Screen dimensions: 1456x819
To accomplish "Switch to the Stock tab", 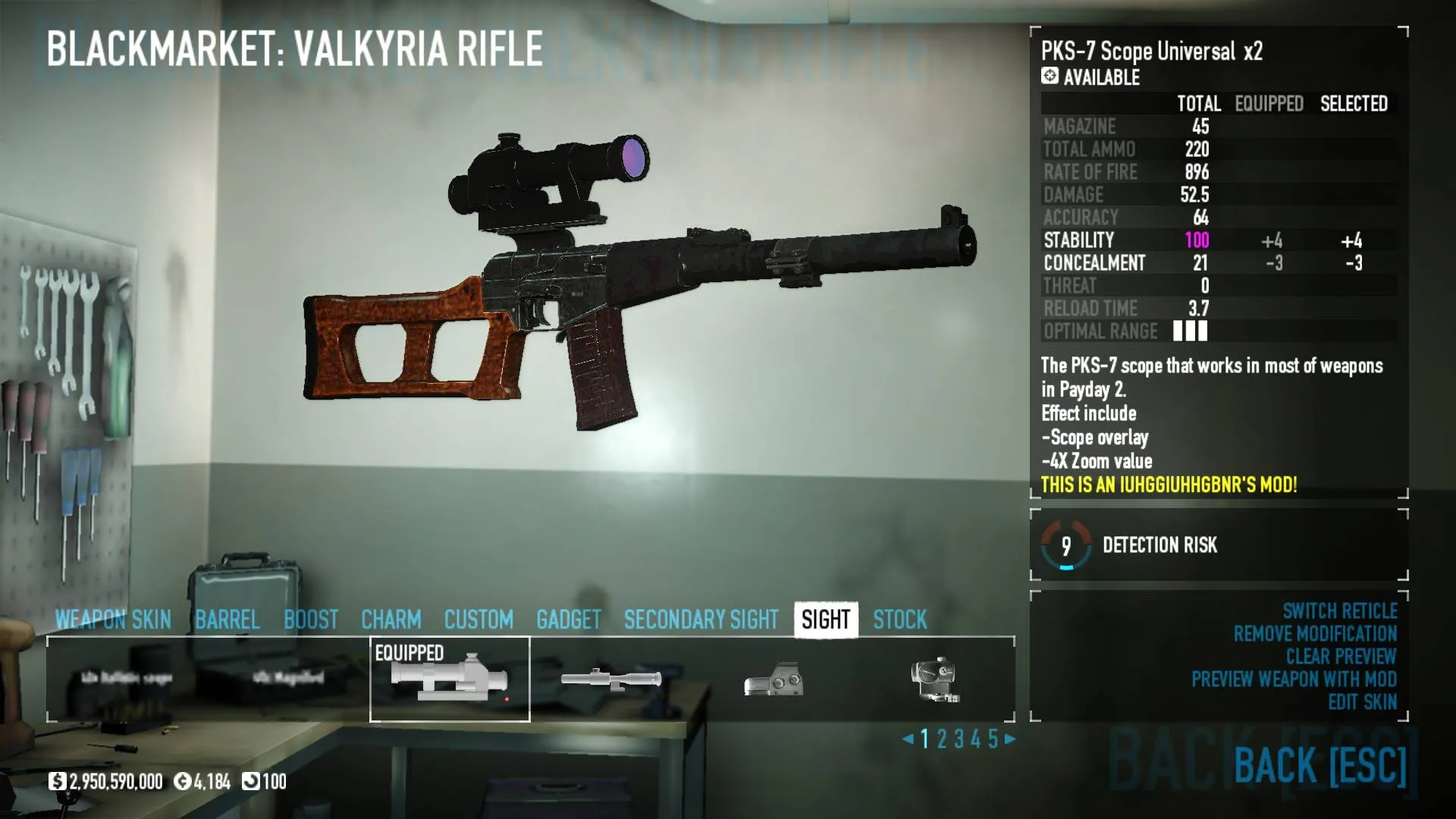I will pyautogui.click(x=899, y=620).
